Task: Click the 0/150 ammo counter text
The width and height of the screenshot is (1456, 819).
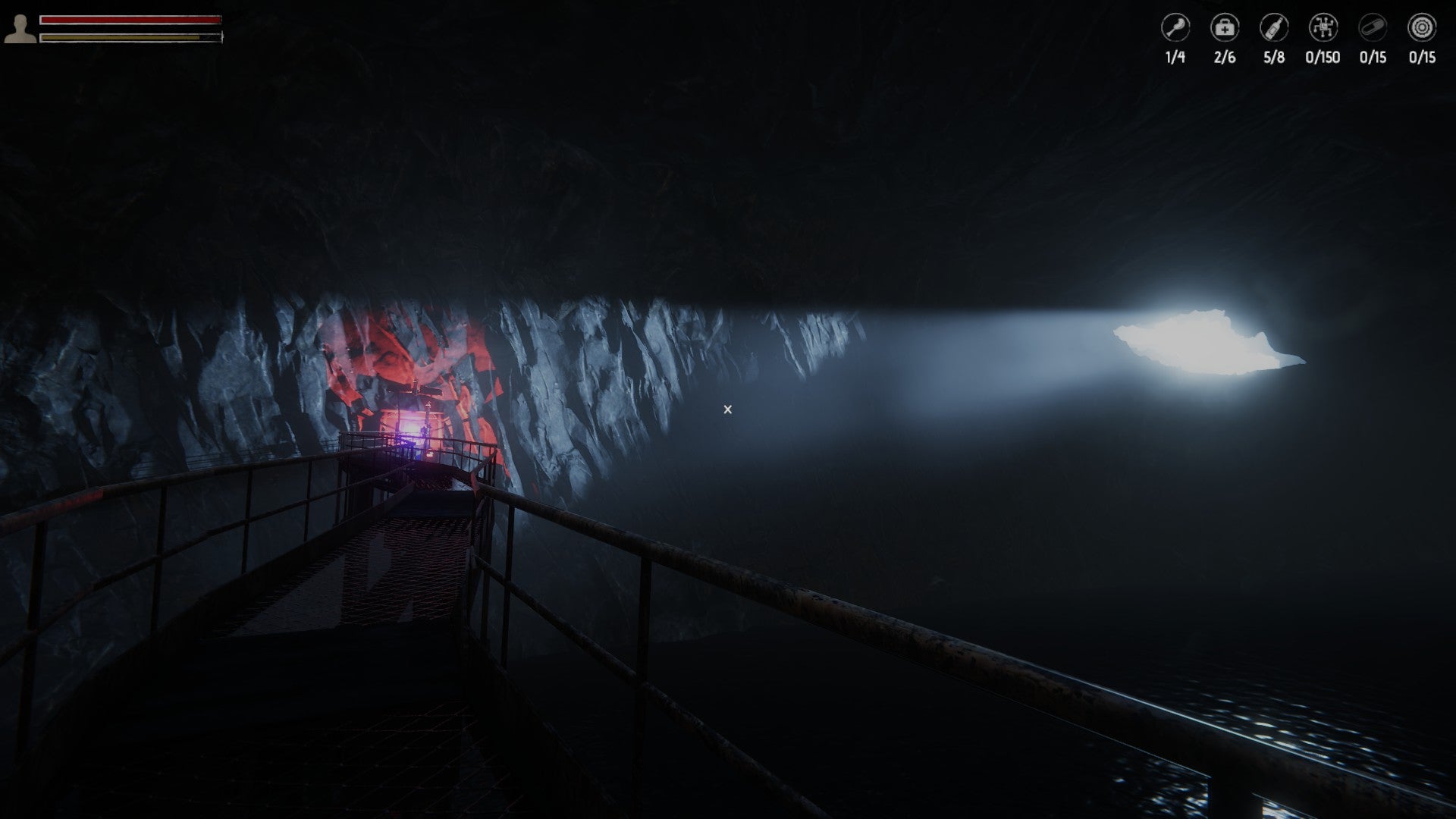Action: point(1322,55)
